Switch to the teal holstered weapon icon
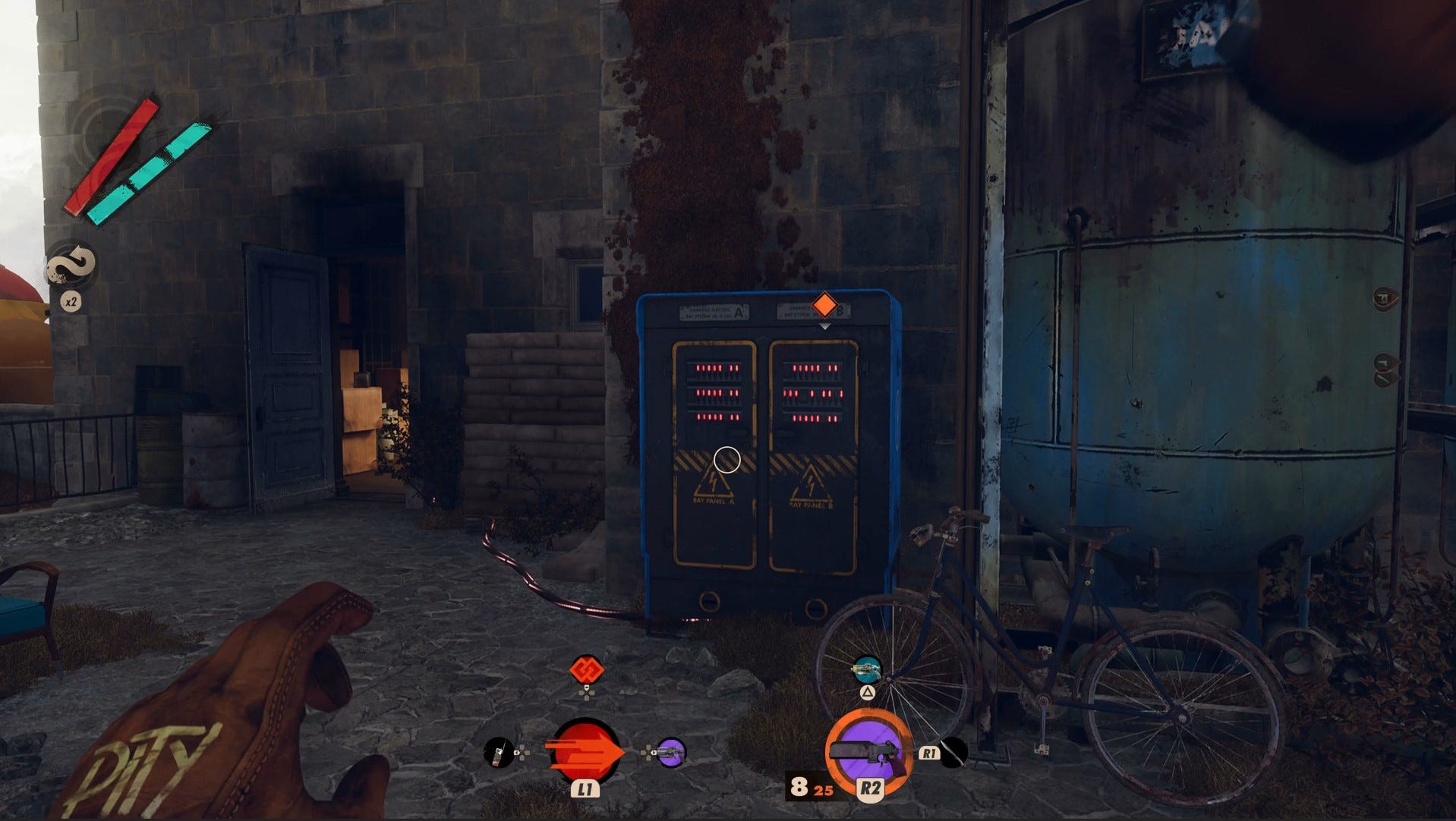Image resolution: width=1456 pixels, height=821 pixels. click(867, 669)
